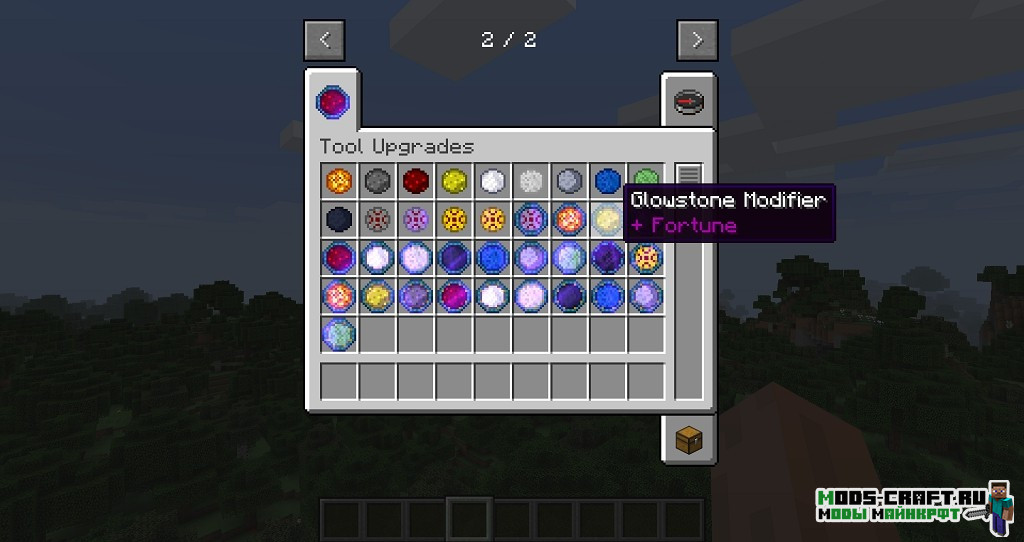The image size is (1024, 542).
Task: Choose the plain black orb upgrade
Action: coord(338,219)
